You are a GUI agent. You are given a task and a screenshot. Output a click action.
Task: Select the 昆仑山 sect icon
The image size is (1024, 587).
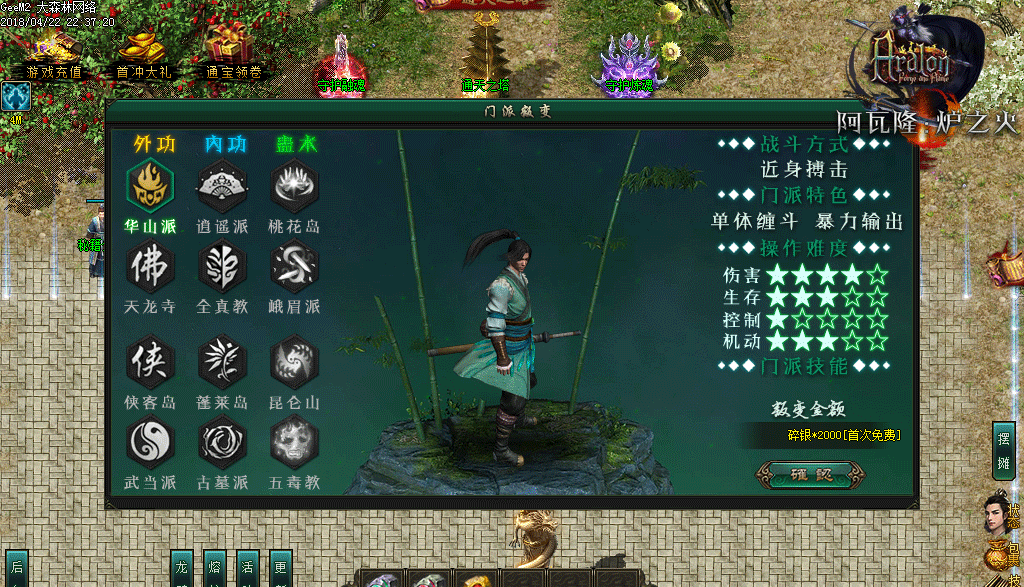pyautogui.click(x=295, y=362)
